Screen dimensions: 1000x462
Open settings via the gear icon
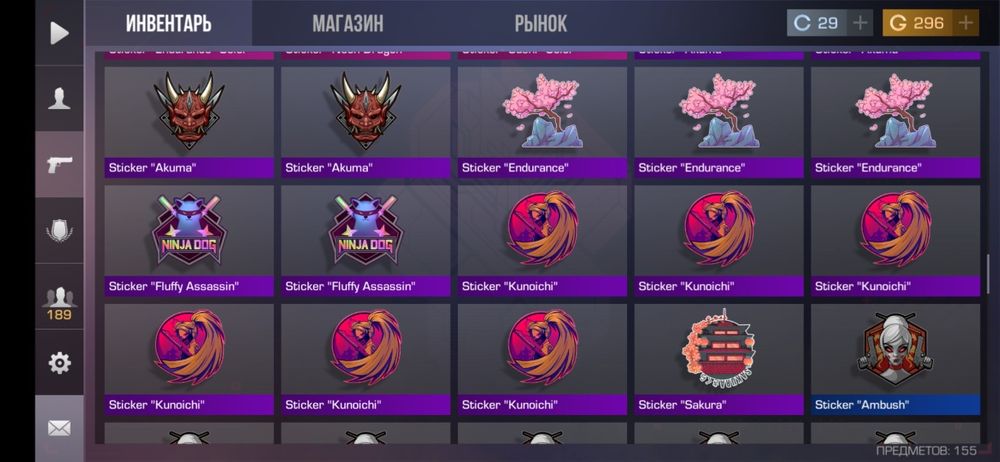tap(59, 363)
